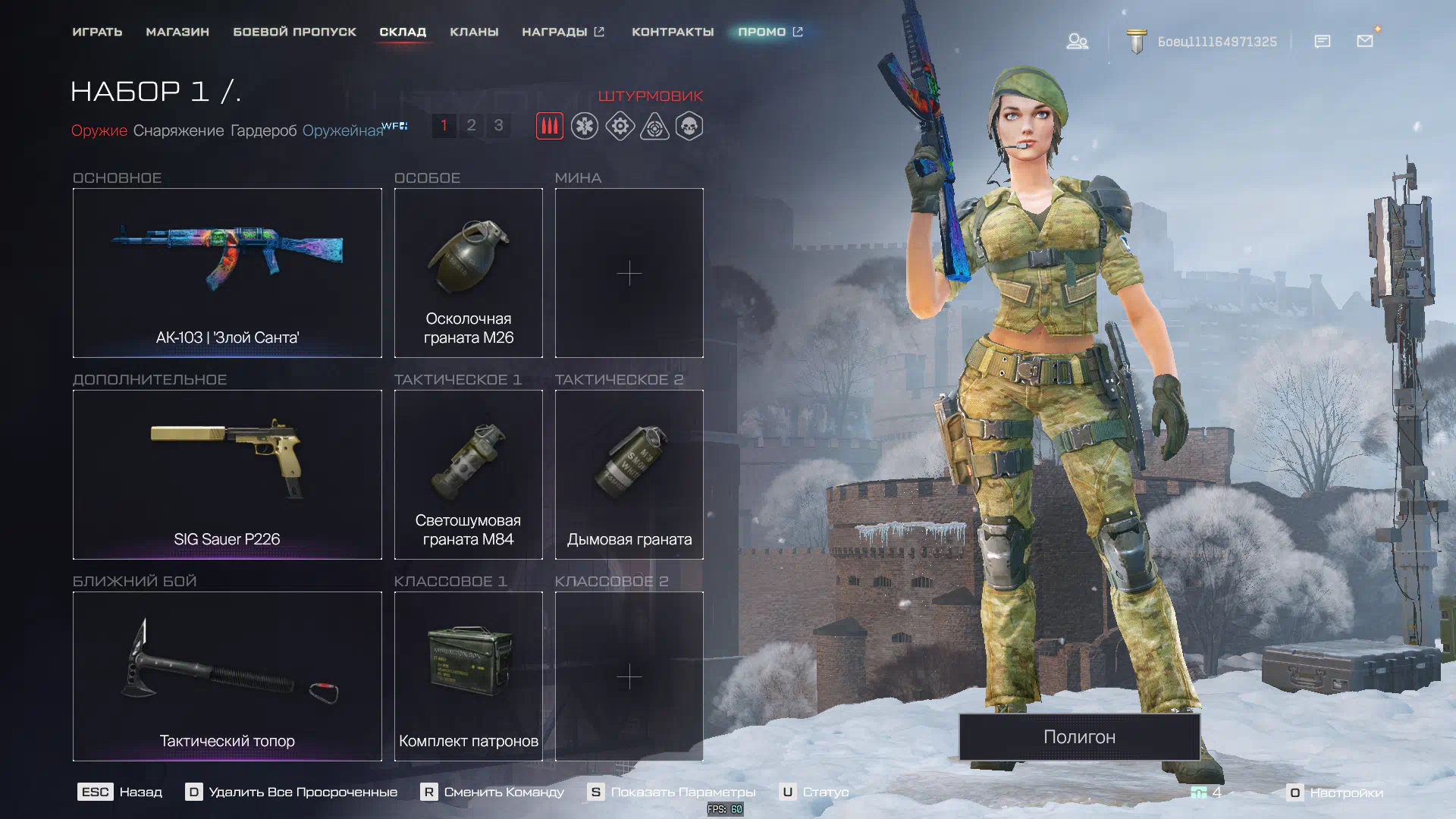Viewport: 1456px width, 819px height.
Task: Switch to the КЛАНЫ page
Action: tap(474, 32)
